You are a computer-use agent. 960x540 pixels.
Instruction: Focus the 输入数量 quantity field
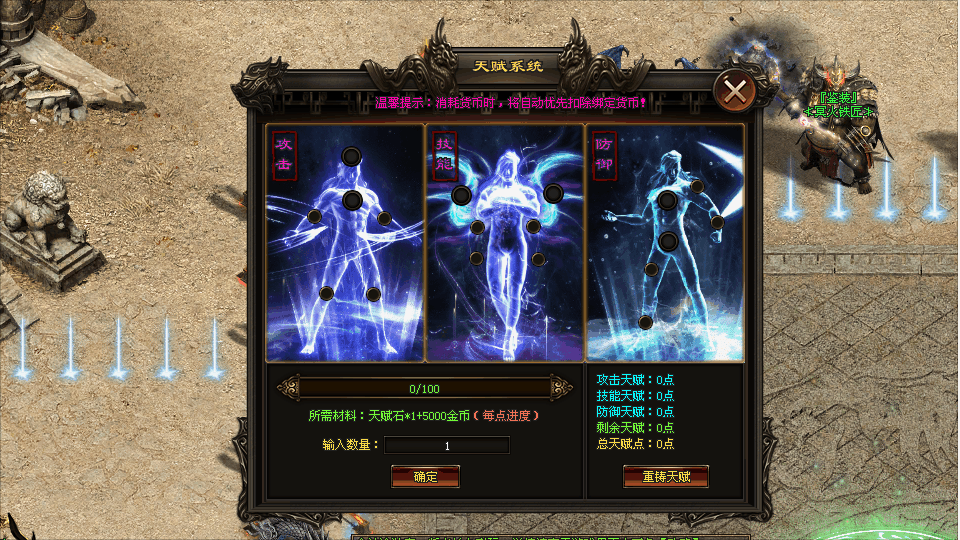(x=447, y=445)
